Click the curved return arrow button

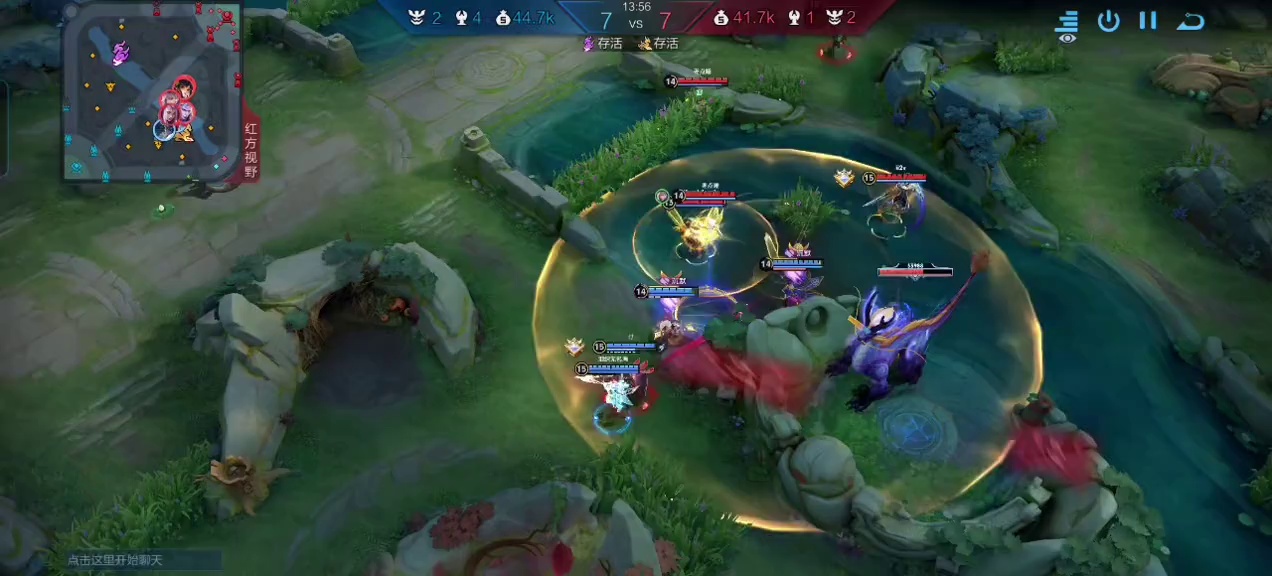(x=1190, y=21)
